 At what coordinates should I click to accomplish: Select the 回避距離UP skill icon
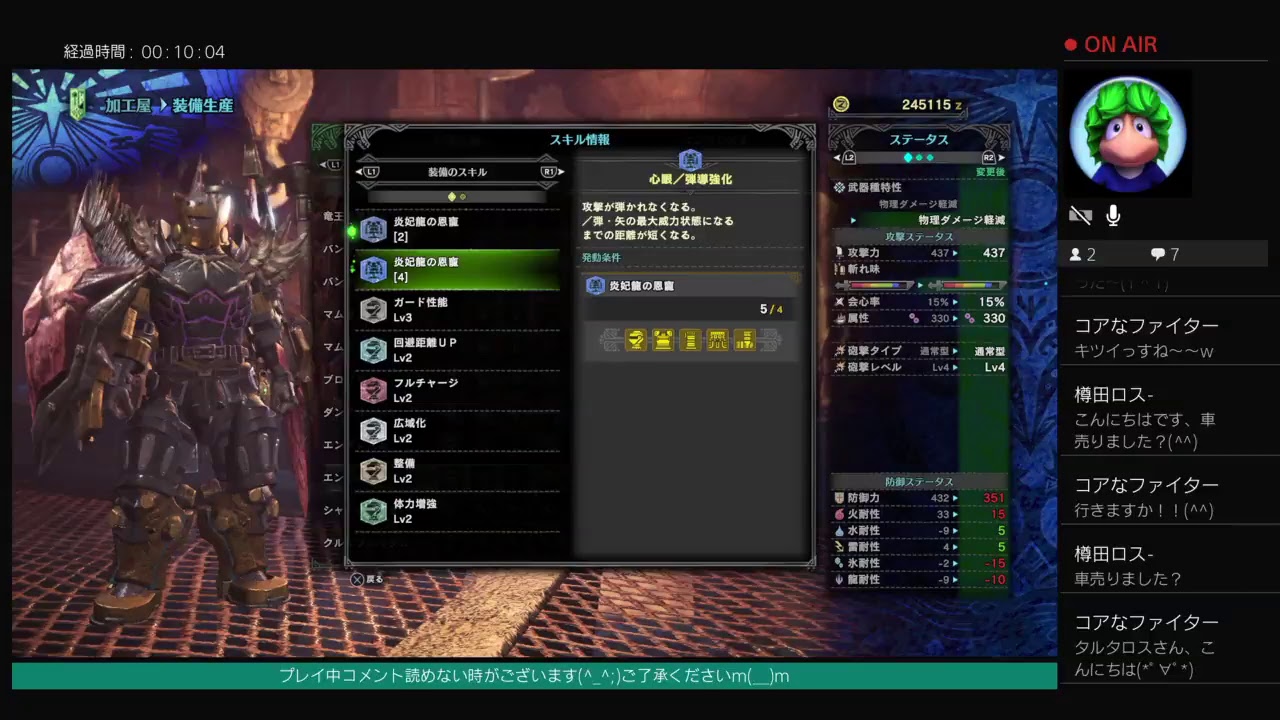pyautogui.click(x=373, y=349)
